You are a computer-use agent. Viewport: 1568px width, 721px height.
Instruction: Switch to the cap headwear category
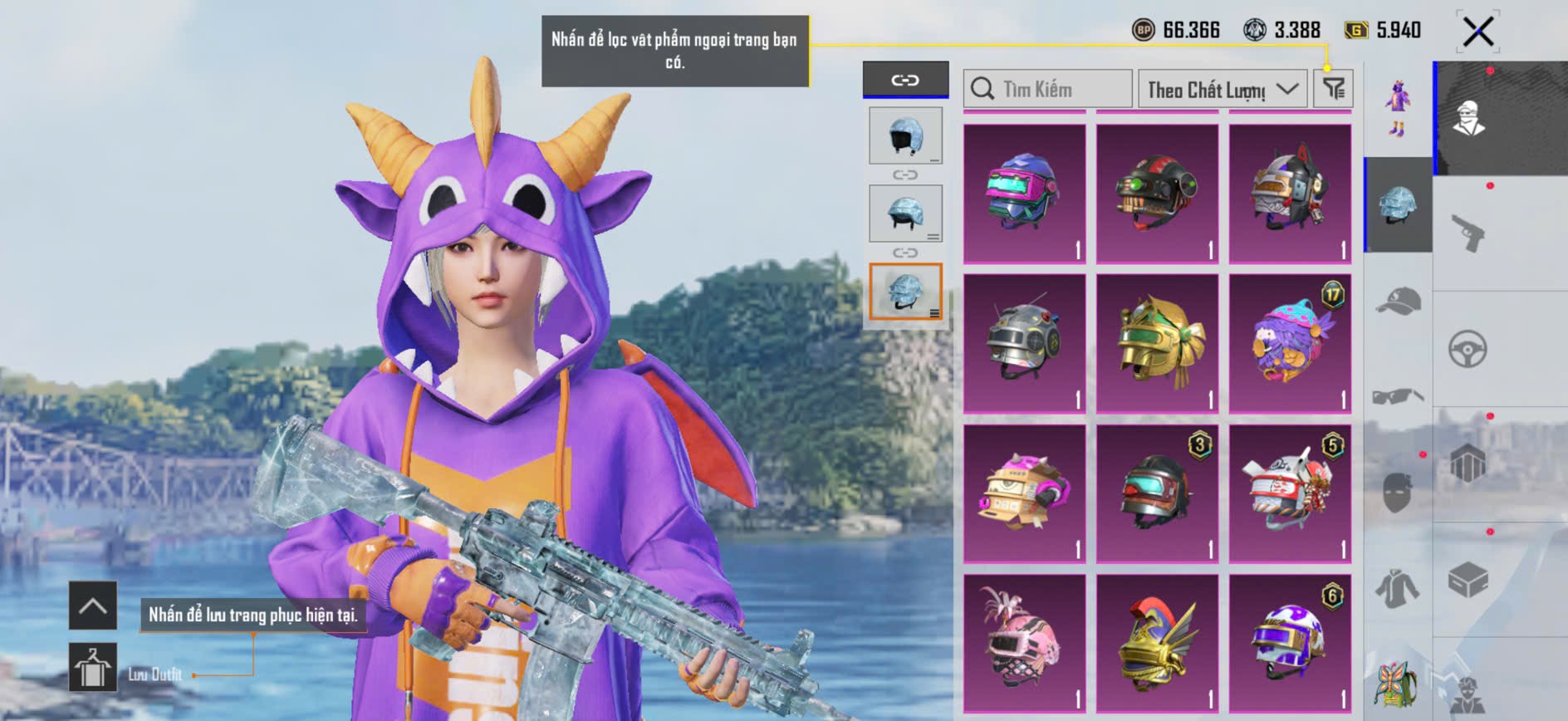tap(1399, 301)
